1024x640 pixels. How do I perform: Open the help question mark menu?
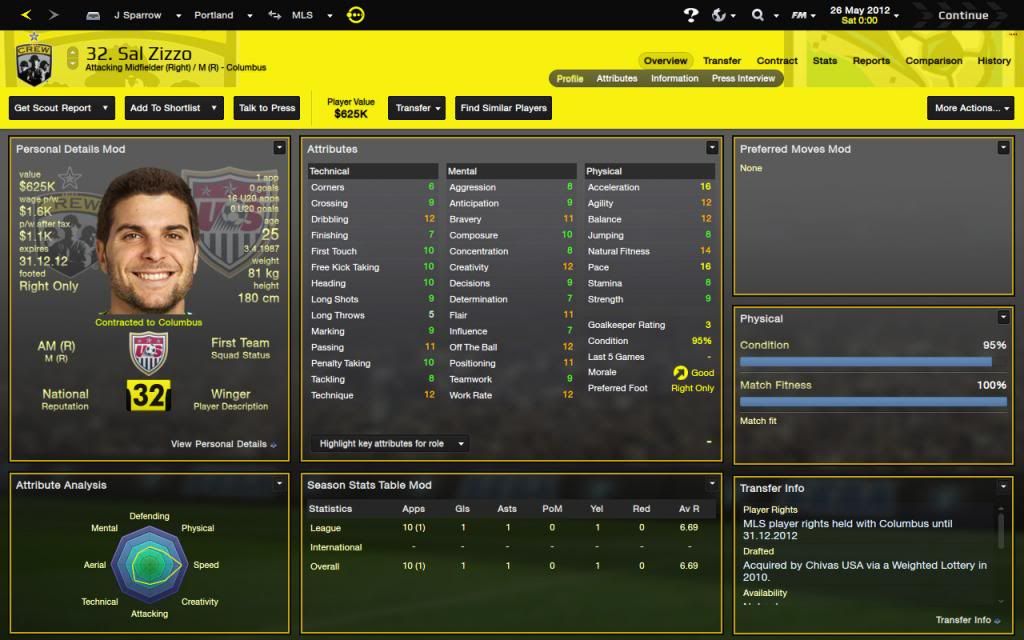point(690,15)
